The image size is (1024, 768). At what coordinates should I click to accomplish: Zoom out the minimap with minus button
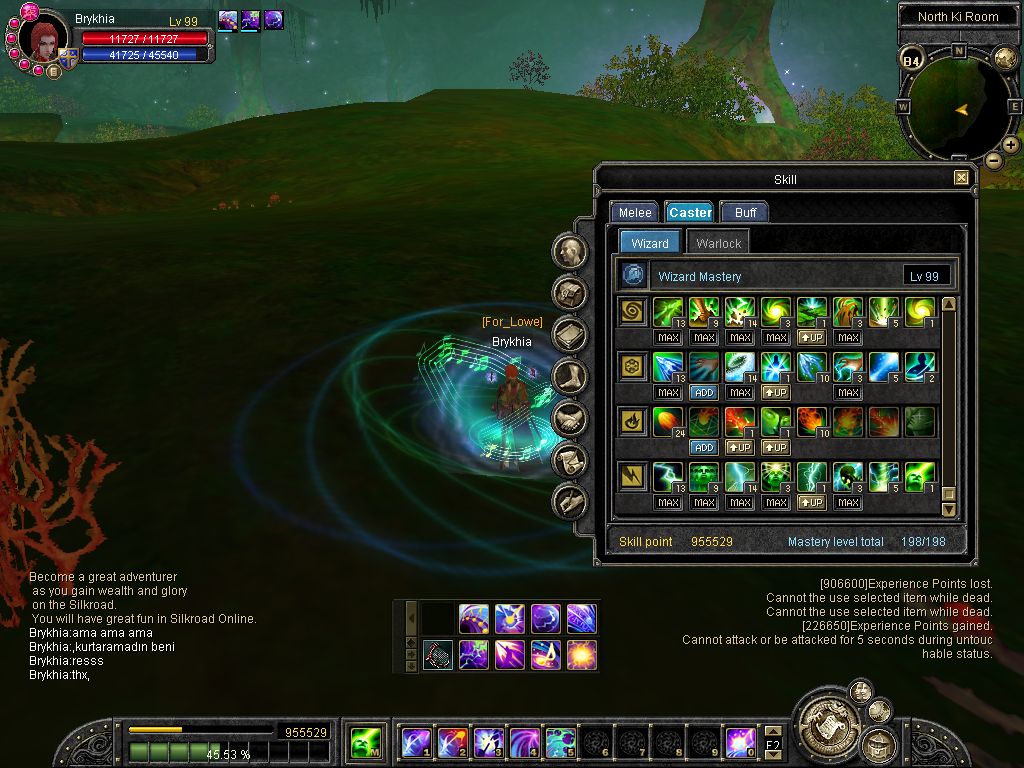pyautogui.click(x=993, y=160)
